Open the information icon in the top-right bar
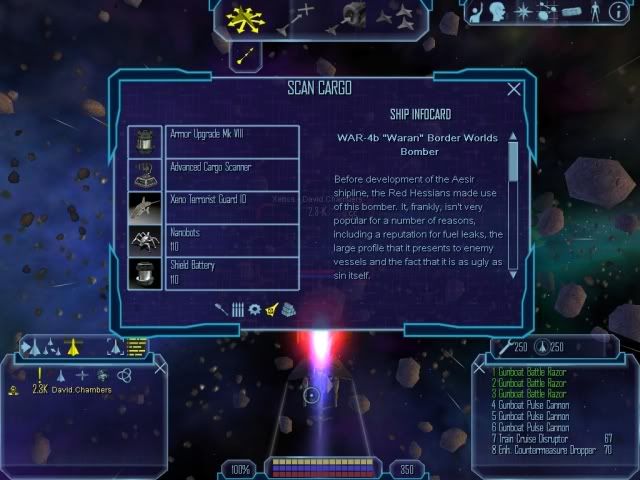 click(617, 13)
